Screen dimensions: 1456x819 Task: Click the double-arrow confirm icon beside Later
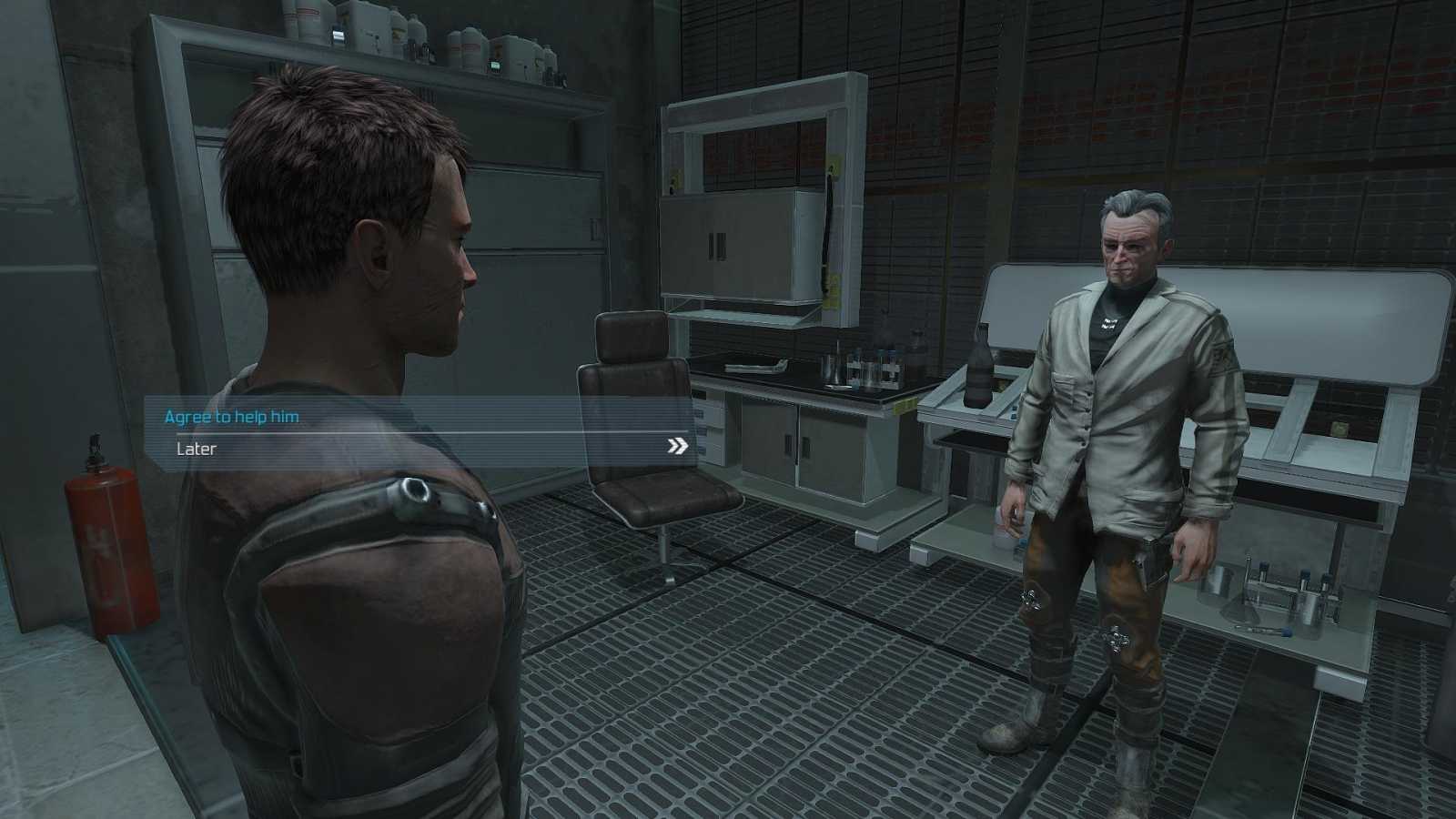pos(677,446)
